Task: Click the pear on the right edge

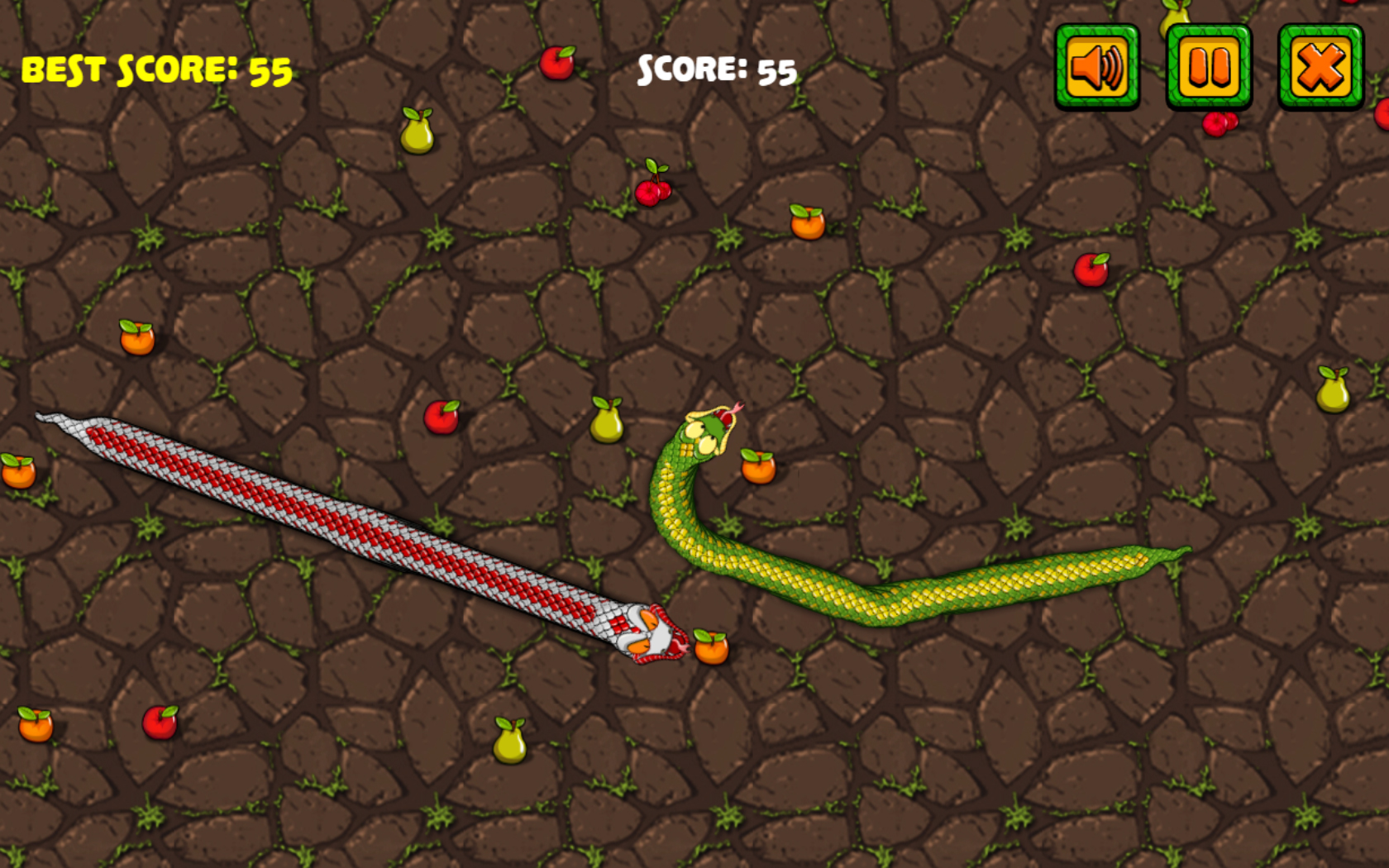Action: pyautogui.click(x=1333, y=390)
